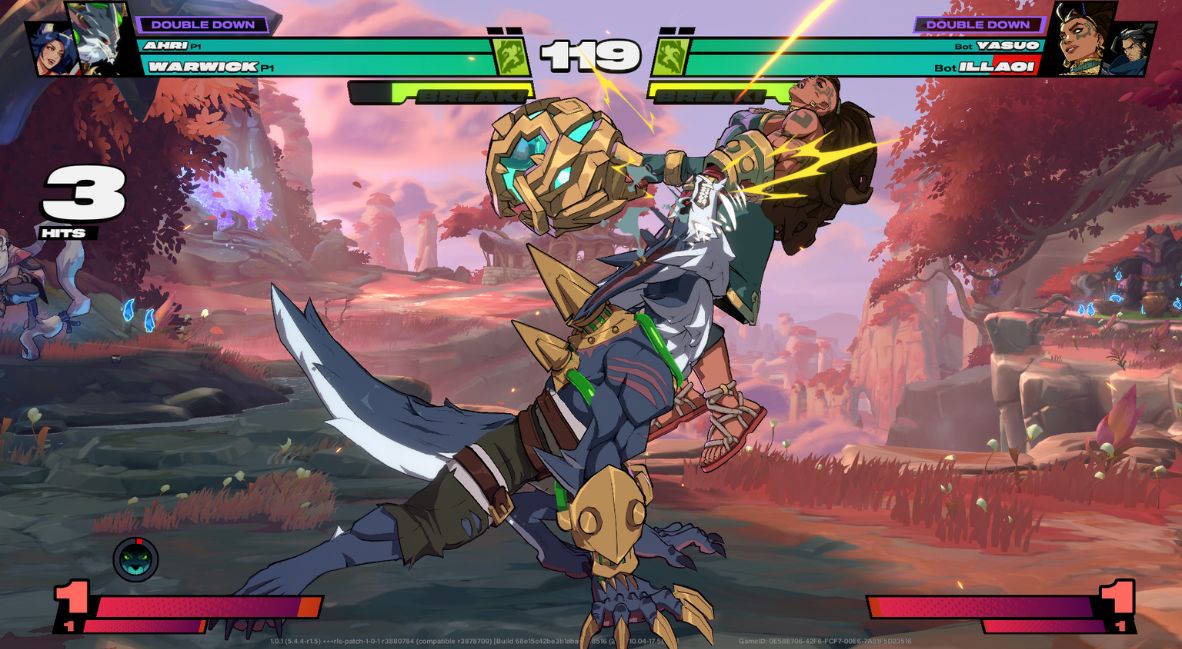Image resolution: width=1182 pixels, height=649 pixels.
Task: Click Illaoi's portrait on the bot team
Action: (1084, 40)
